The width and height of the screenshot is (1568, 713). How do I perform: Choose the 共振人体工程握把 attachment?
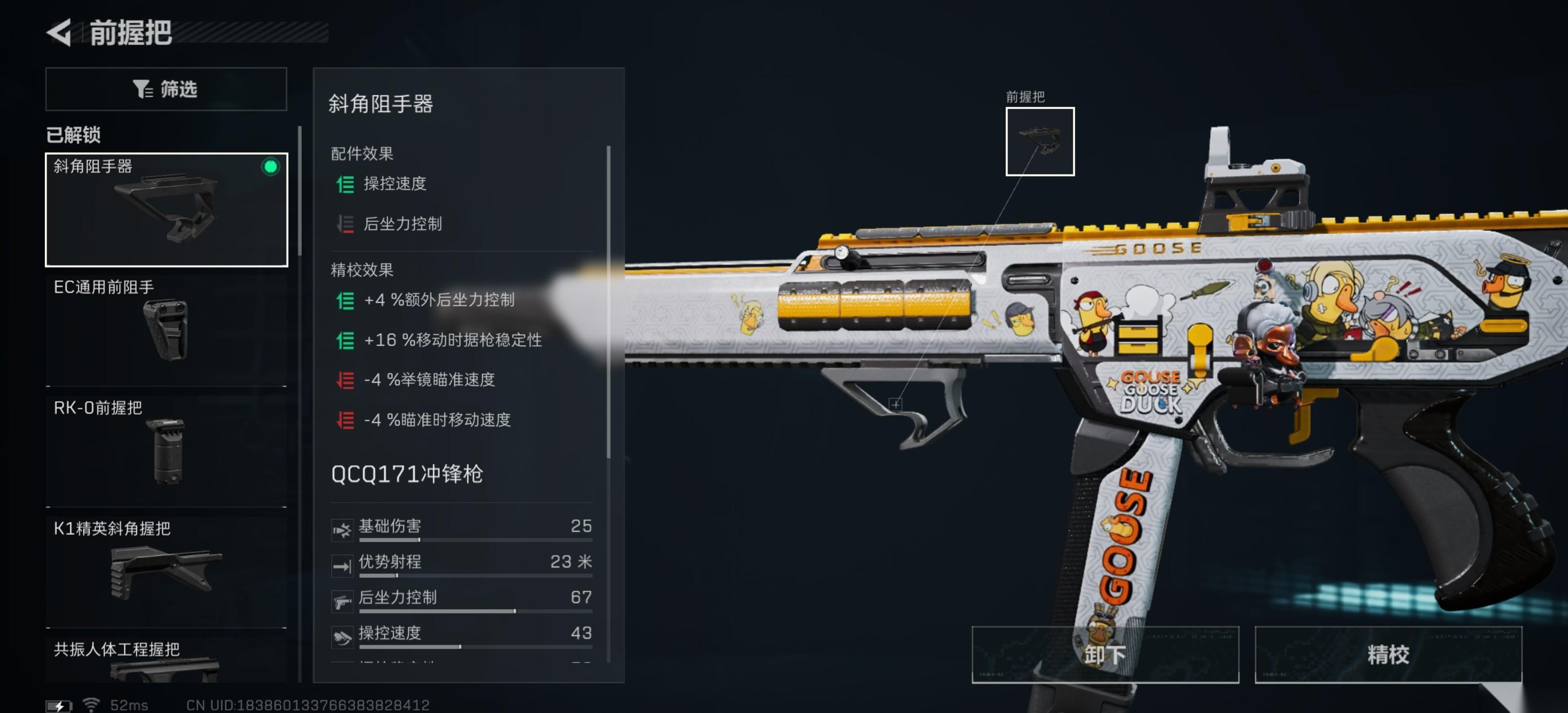[x=166, y=660]
